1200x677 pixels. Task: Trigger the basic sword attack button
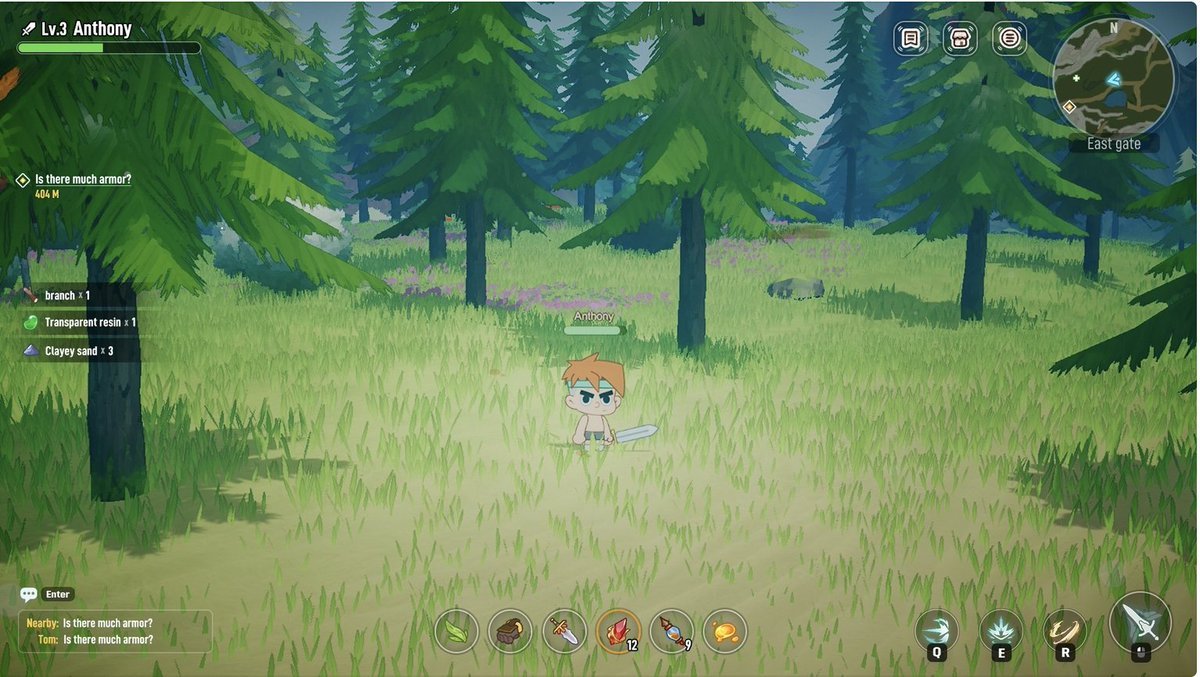point(1140,622)
